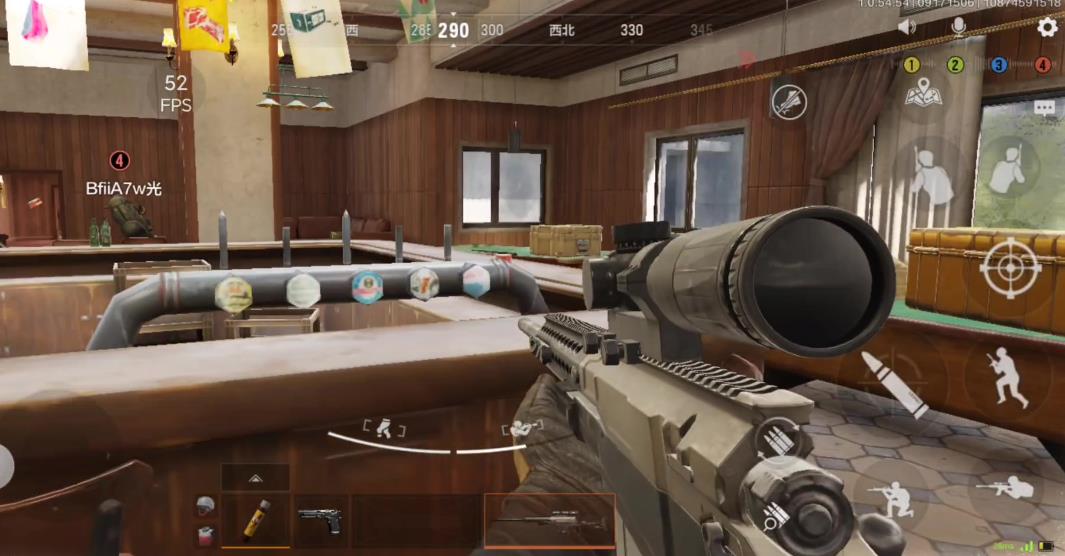Select blue squad member number 3
Screen dimensions: 1065x556
(999, 65)
